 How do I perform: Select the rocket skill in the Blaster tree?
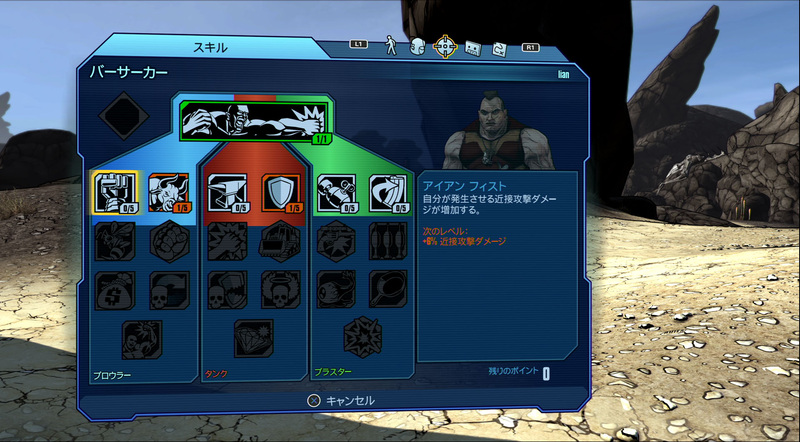coord(333,190)
